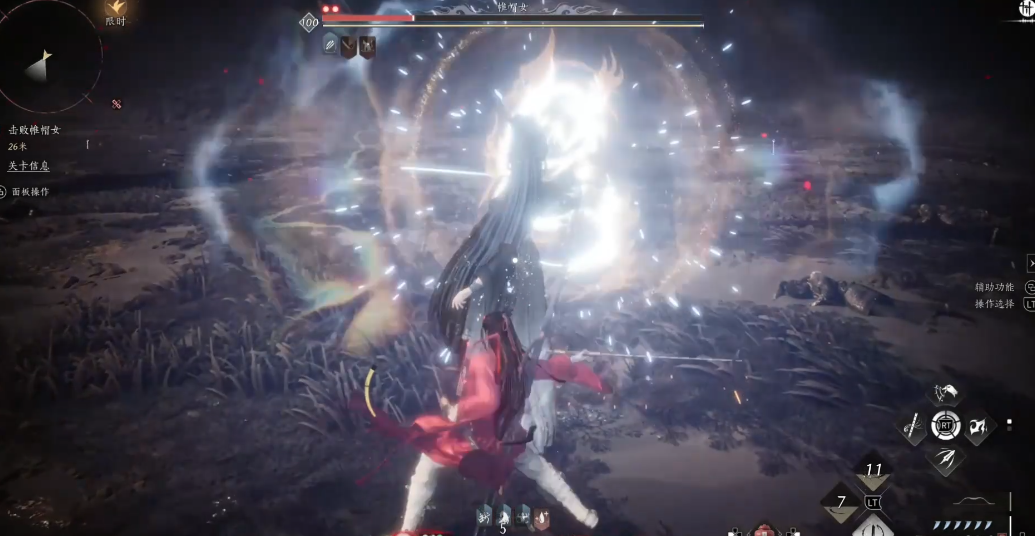Screen dimensions: 1035x536
Task: Click the 击败帷帽女 objective tracker
Action: (x=35, y=130)
